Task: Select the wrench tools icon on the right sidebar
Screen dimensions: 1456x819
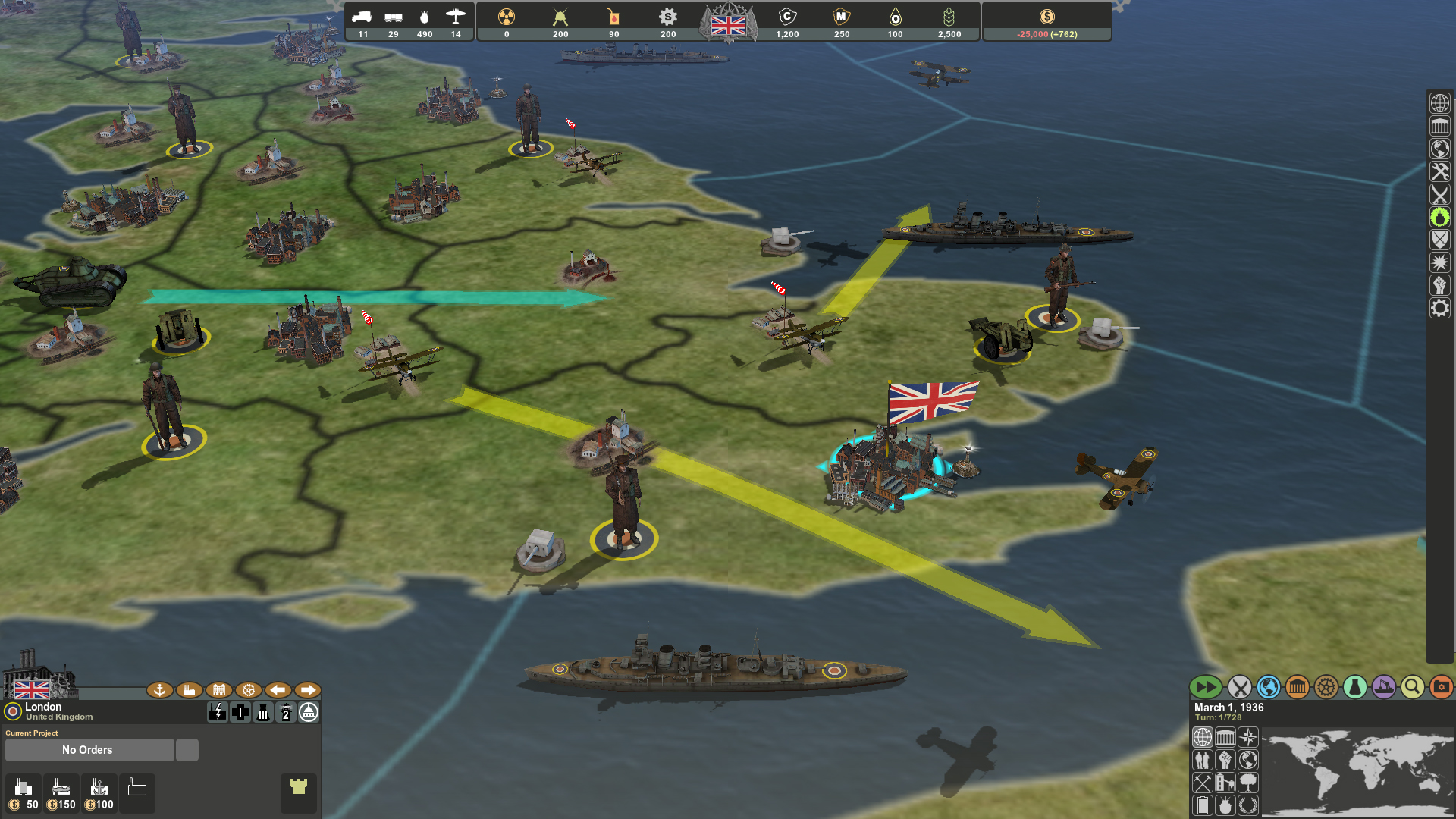Action: [x=1440, y=171]
